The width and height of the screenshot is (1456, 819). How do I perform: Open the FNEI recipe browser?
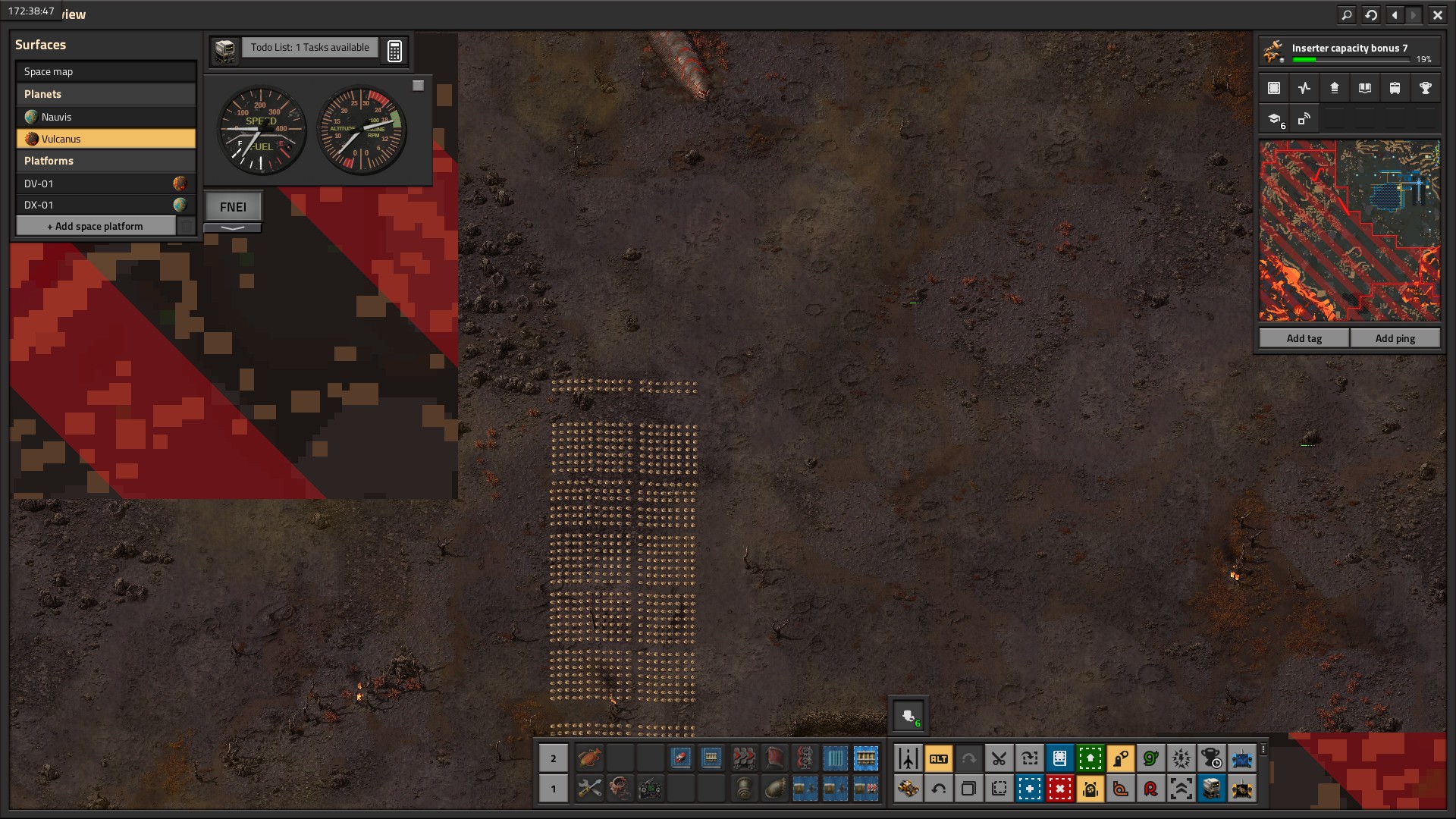[x=233, y=206]
